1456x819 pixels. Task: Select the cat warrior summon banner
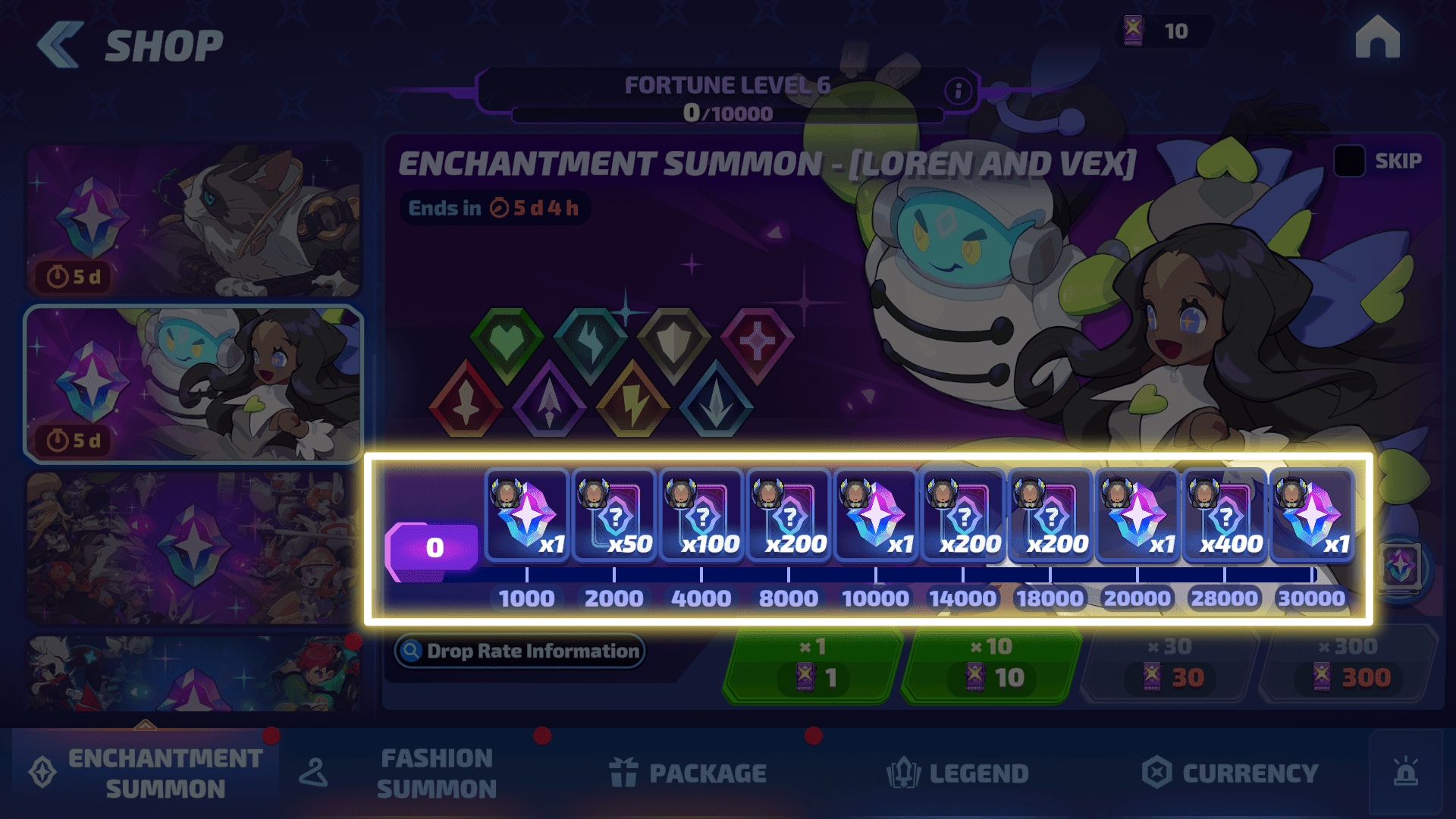[x=194, y=220]
